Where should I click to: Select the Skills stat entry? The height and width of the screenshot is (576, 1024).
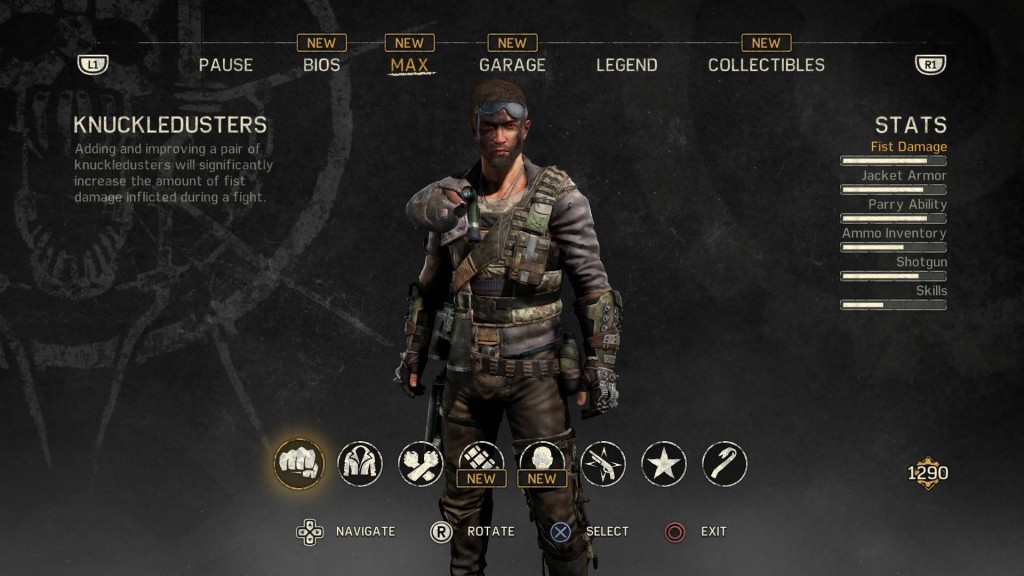click(931, 291)
